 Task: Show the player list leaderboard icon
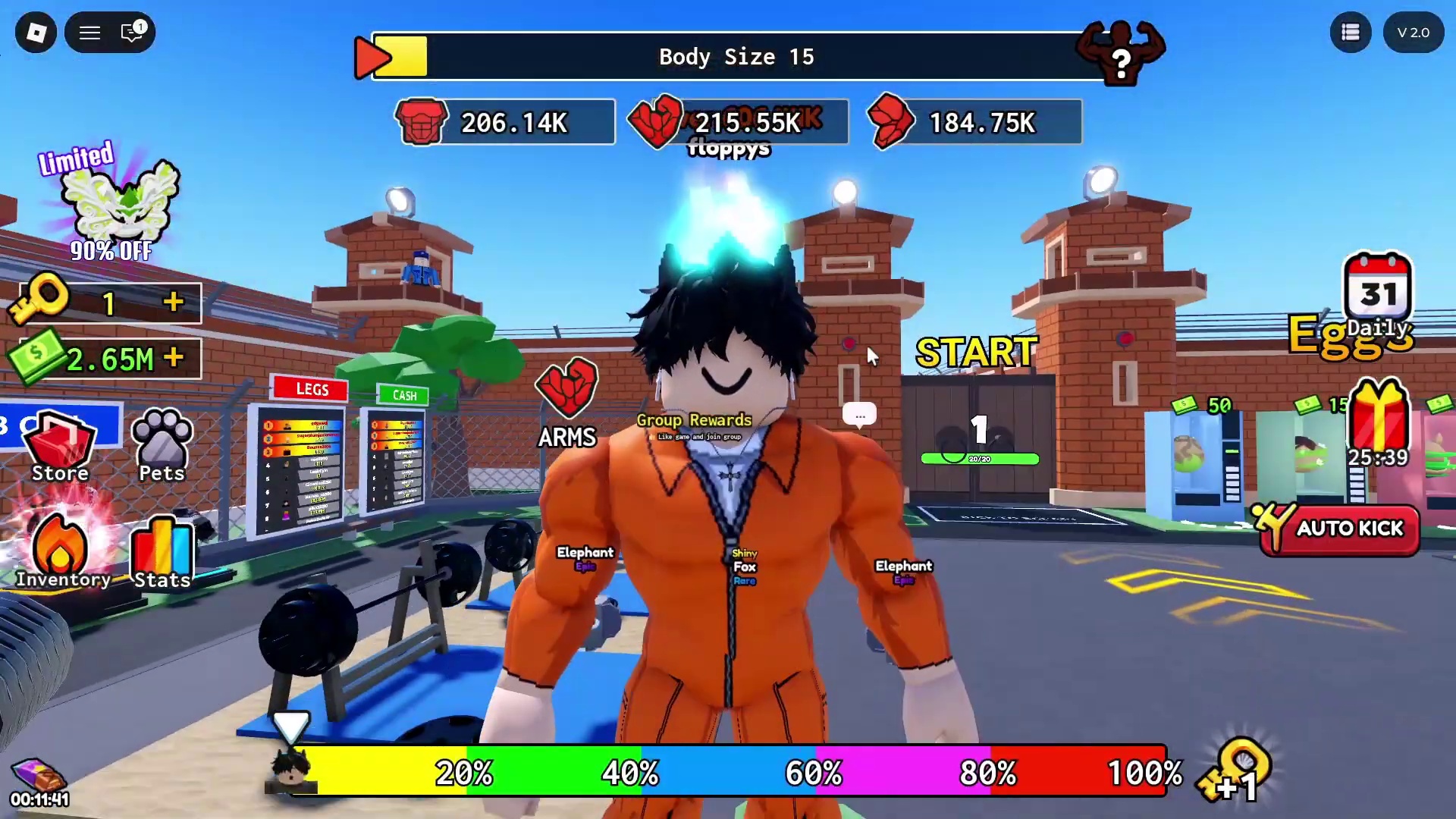click(1351, 33)
